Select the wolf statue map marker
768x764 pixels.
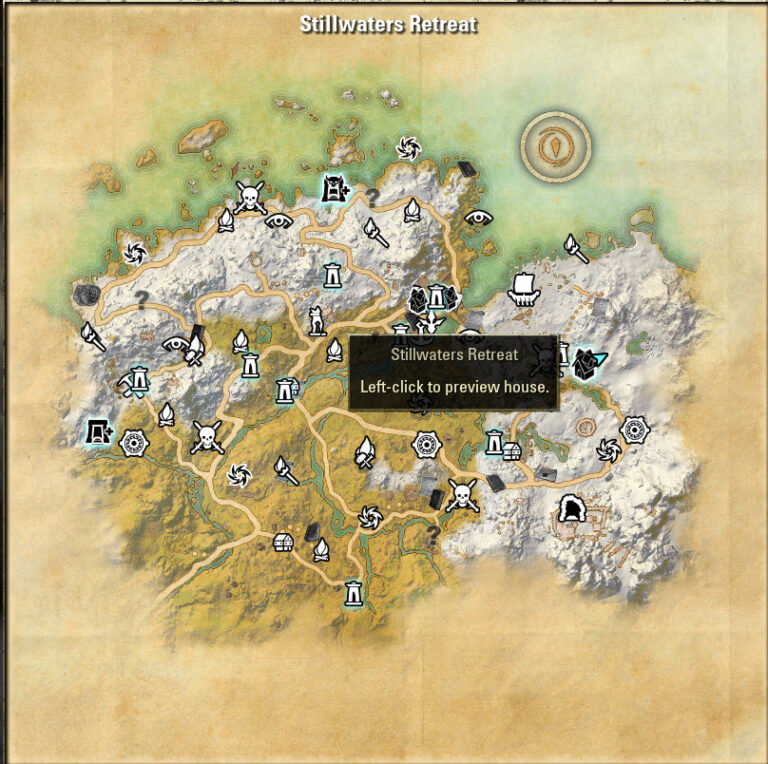(317, 320)
